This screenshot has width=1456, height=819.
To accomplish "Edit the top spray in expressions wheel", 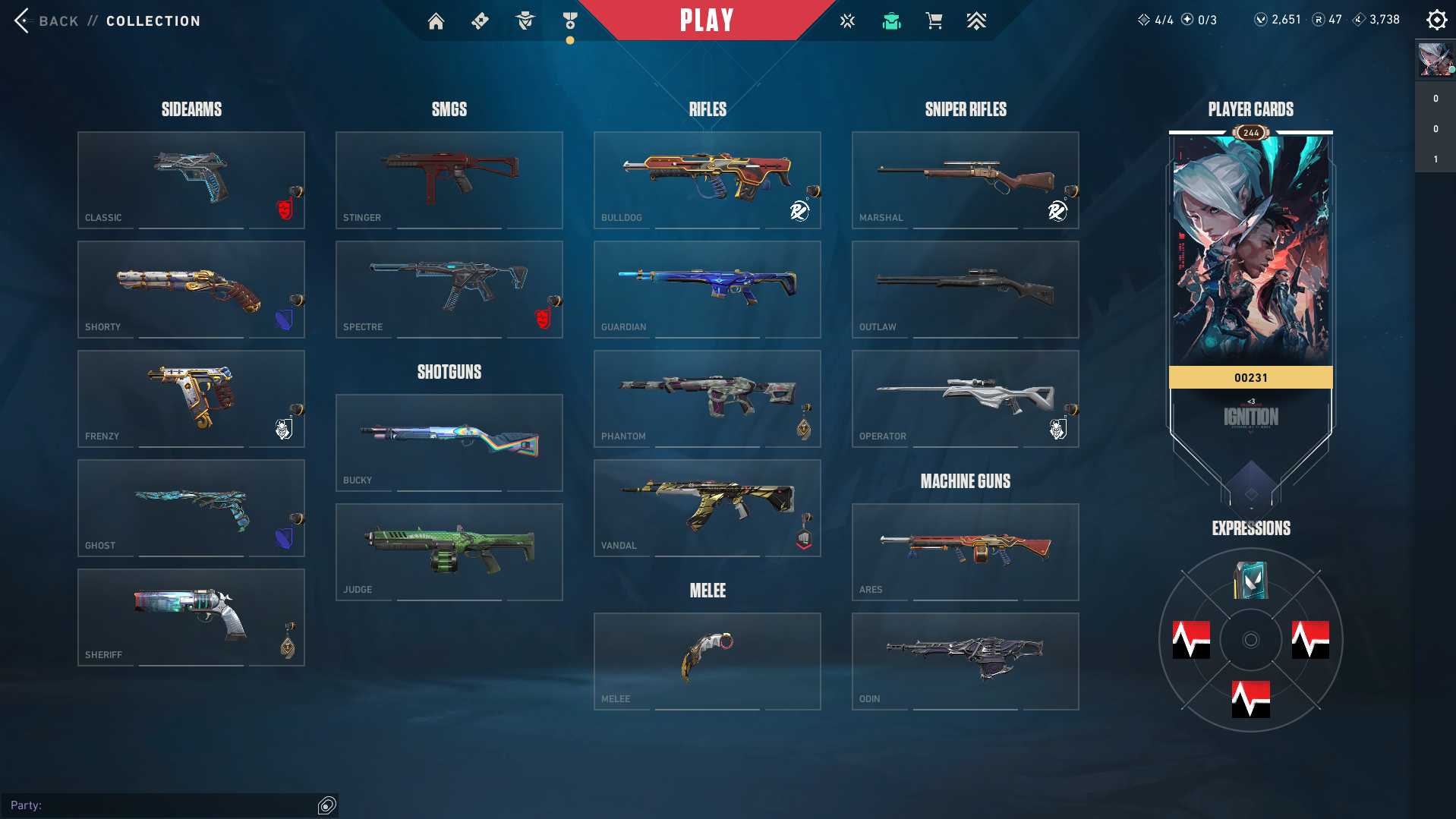I will point(1250,581).
